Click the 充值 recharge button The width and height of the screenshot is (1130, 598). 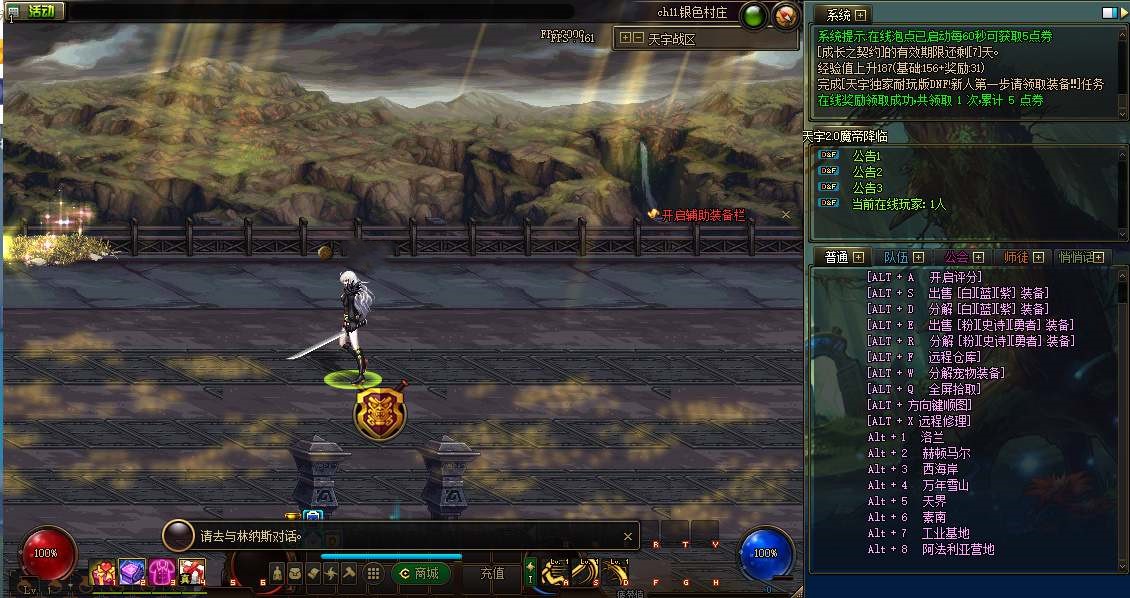[492, 573]
